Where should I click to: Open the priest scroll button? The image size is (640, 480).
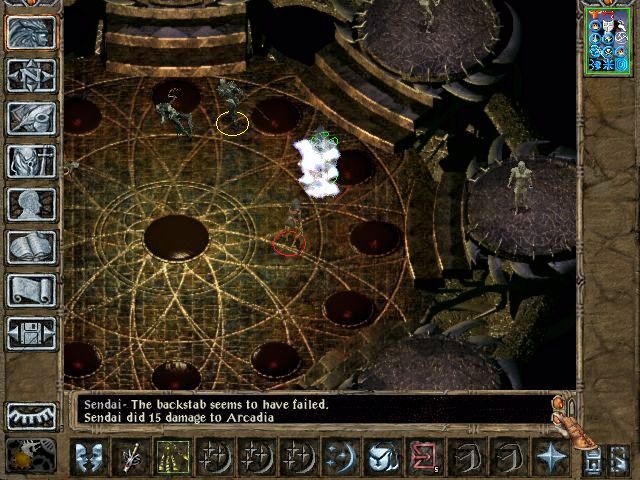pyautogui.click(x=31, y=290)
